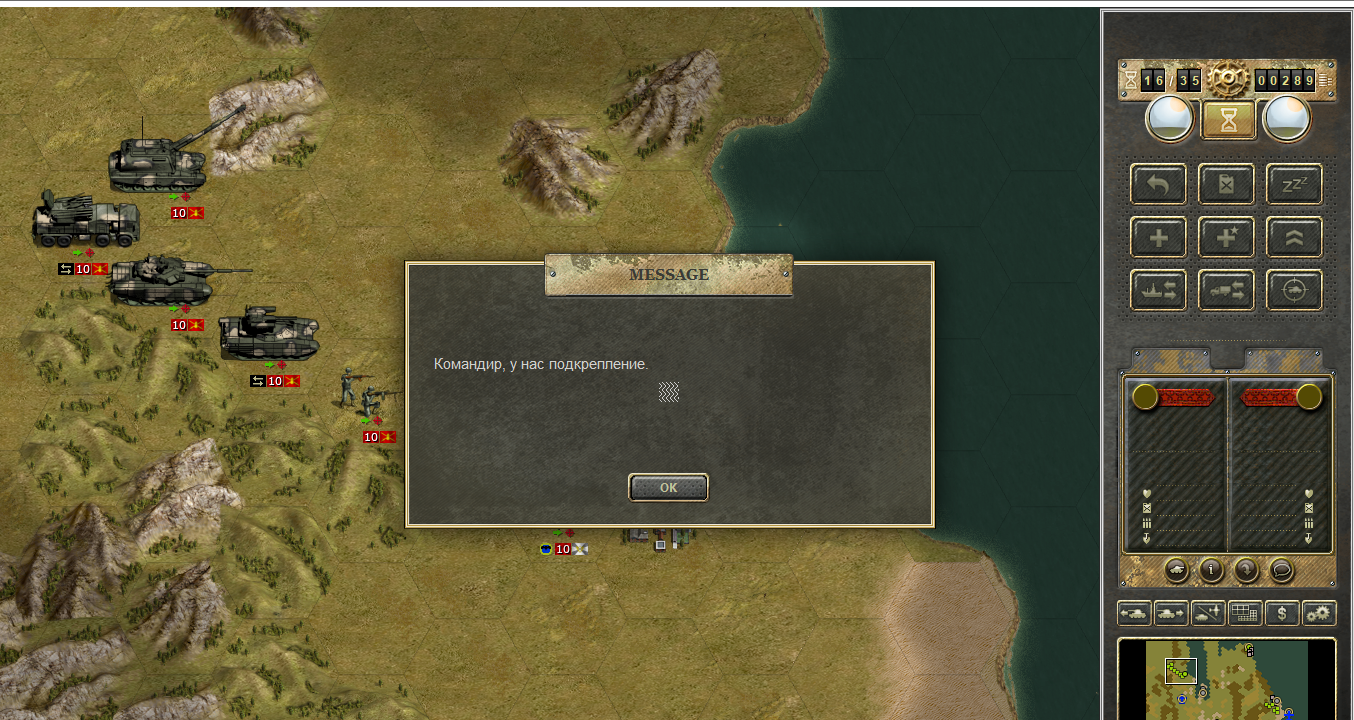
Task: Select the next unit tank arrow button
Action: [x=1171, y=613]
